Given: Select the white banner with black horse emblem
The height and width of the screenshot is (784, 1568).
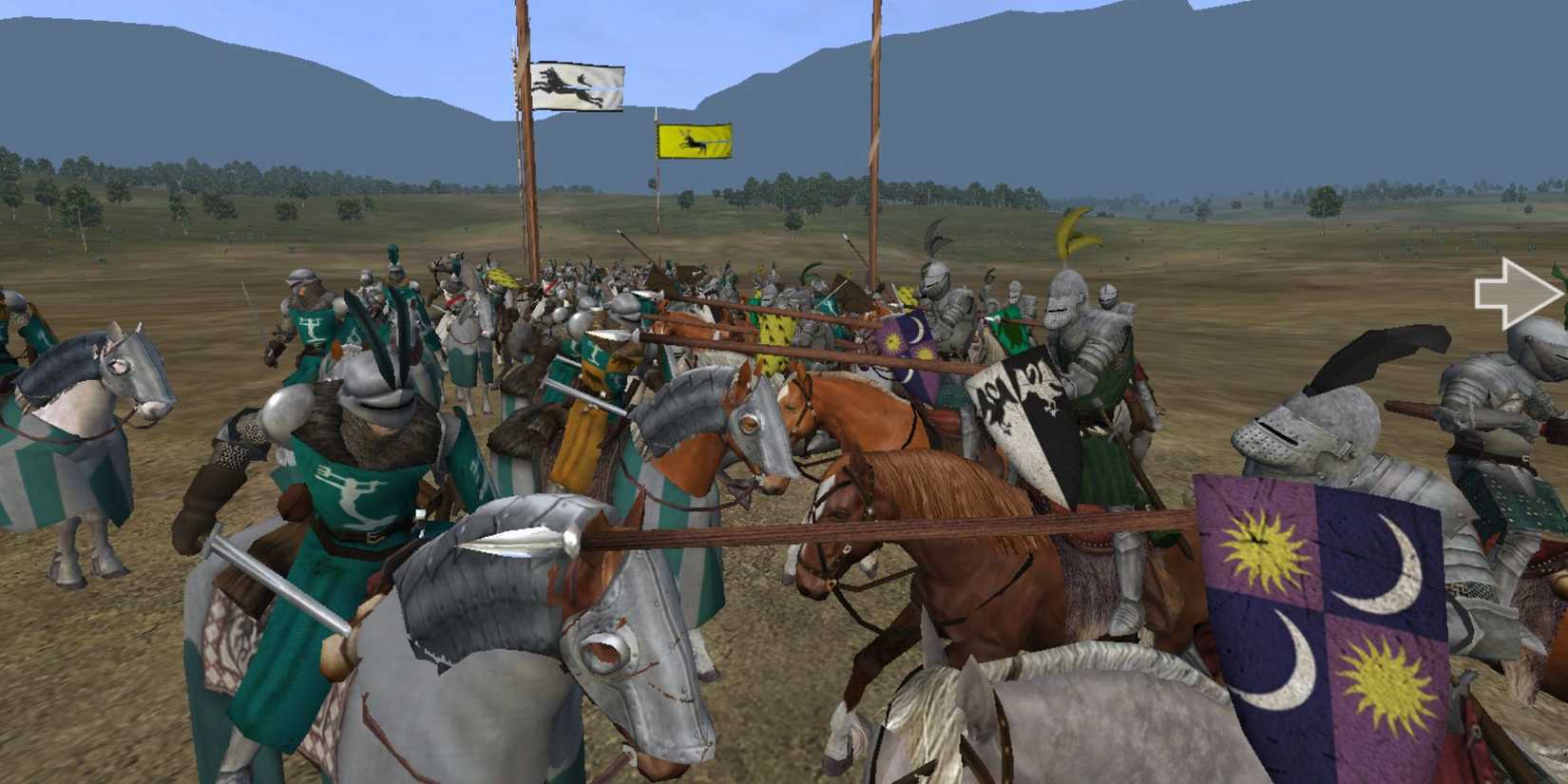Looking at the screenshot, I should coord(578,84).
